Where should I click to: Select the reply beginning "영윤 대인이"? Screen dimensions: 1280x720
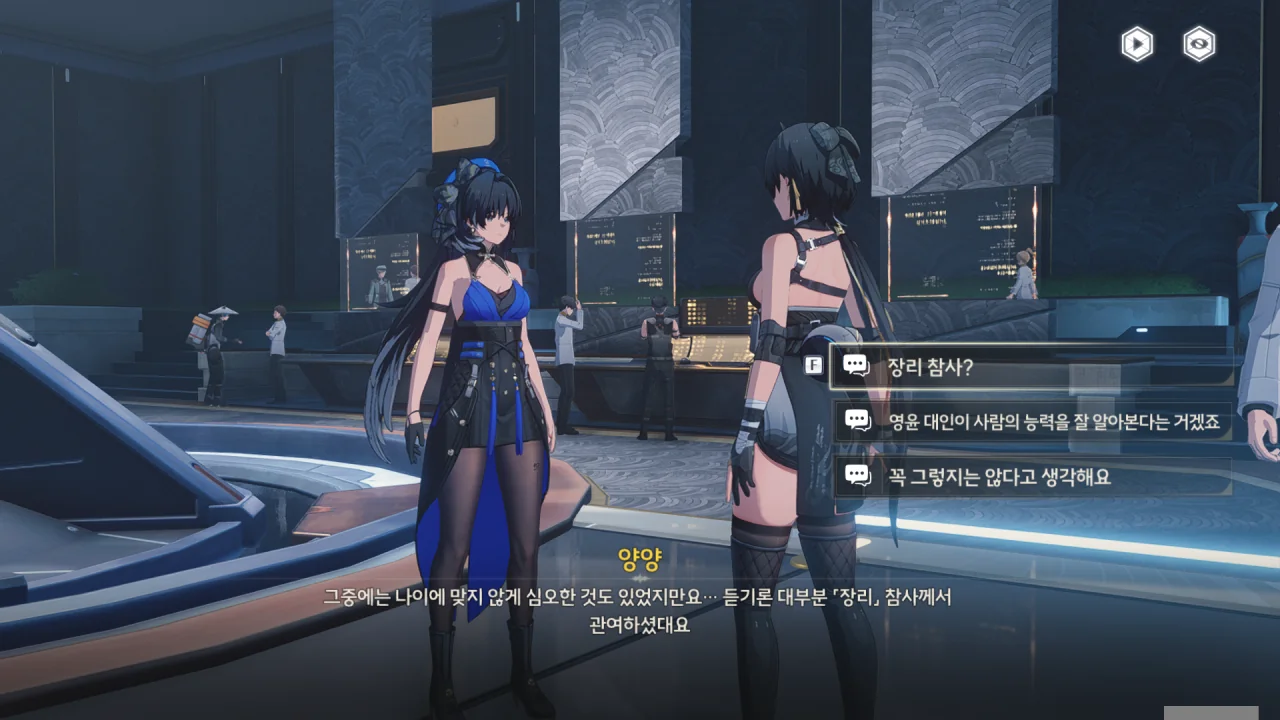(1030, 422)
